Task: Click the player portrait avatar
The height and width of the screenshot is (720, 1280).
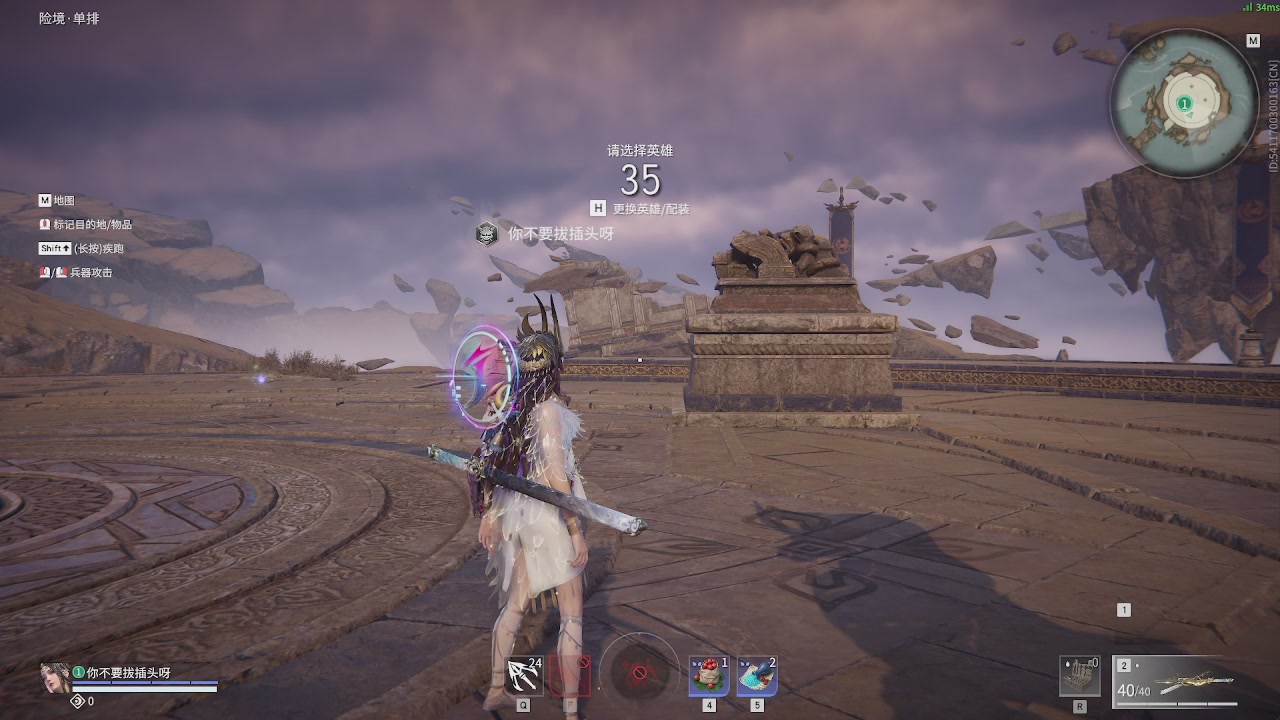Action: tap(55, 678)
